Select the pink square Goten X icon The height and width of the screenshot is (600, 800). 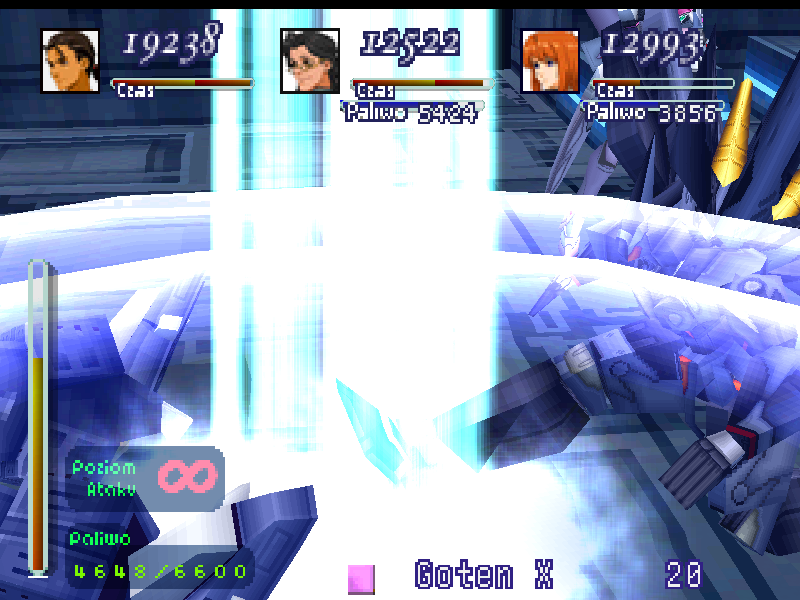(x=361, y=578)
